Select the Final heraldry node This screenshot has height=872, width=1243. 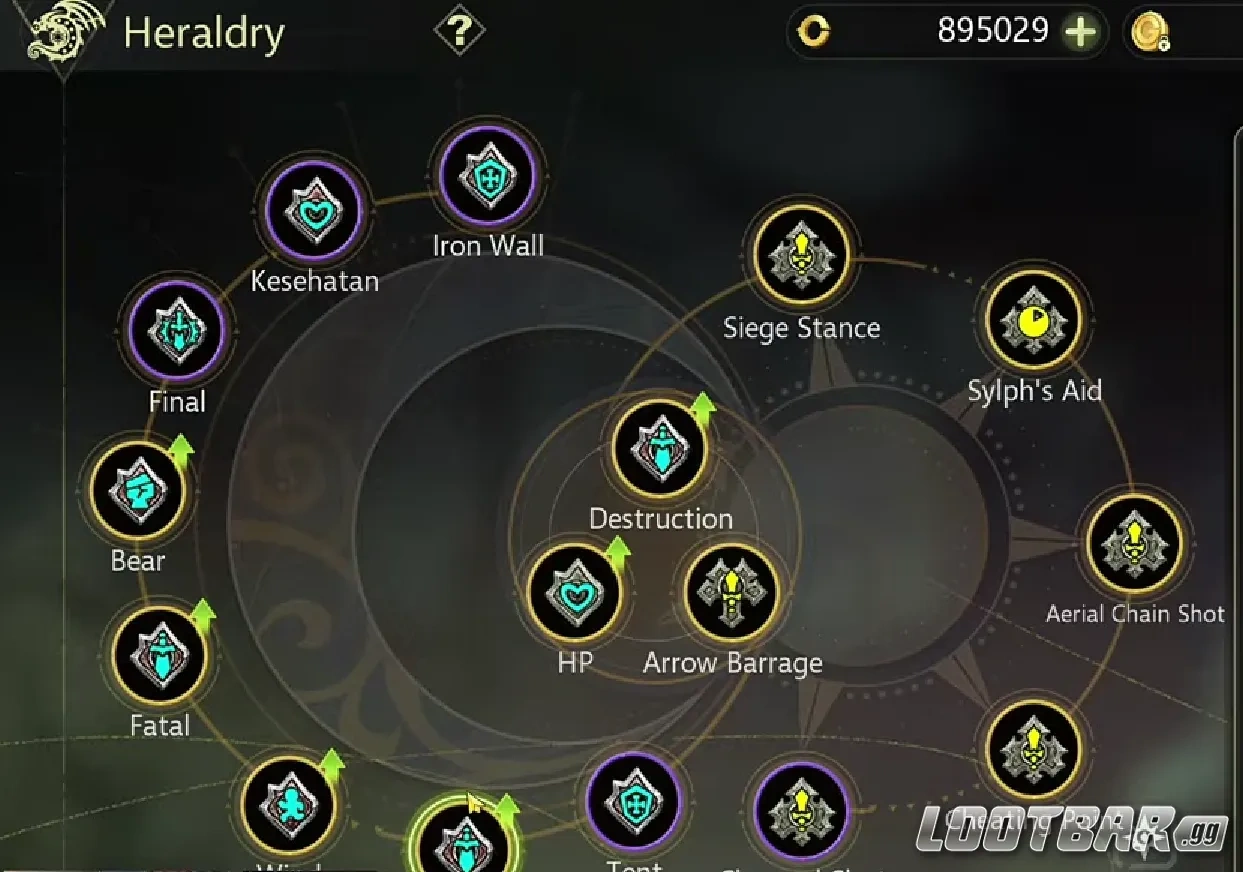tap(177, 331)
